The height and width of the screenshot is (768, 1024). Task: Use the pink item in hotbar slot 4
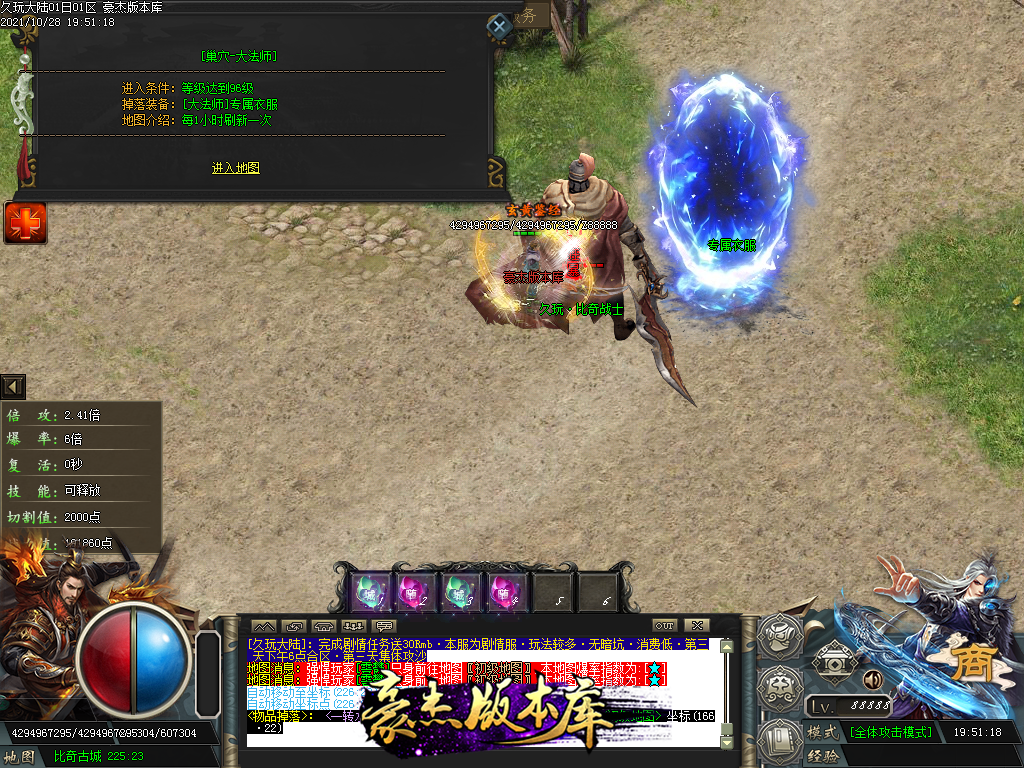pos(508,592)
